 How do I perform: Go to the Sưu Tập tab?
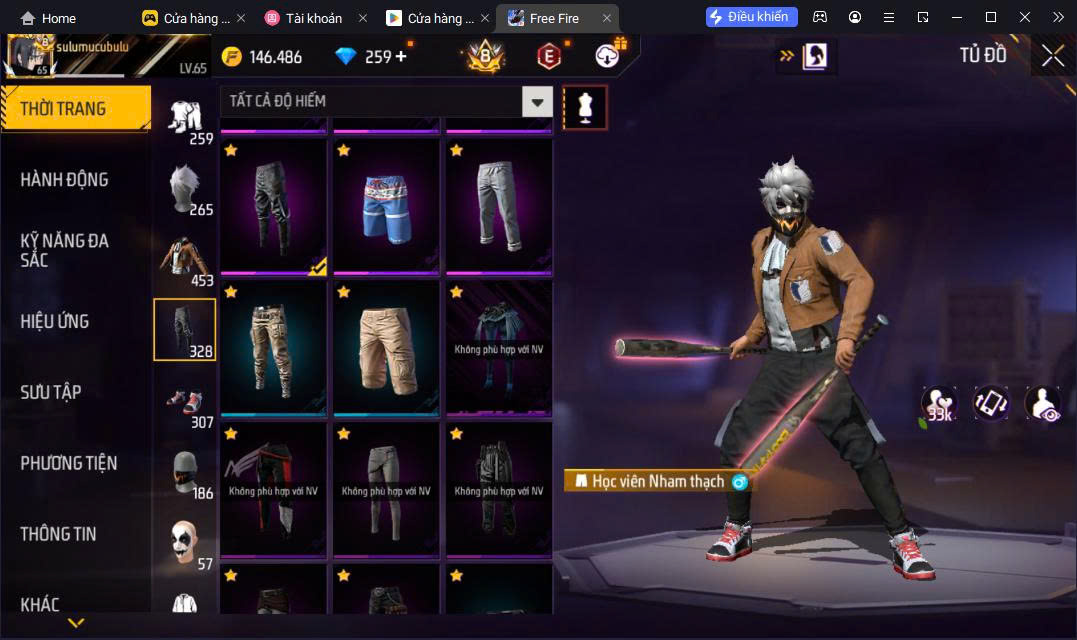51,392
